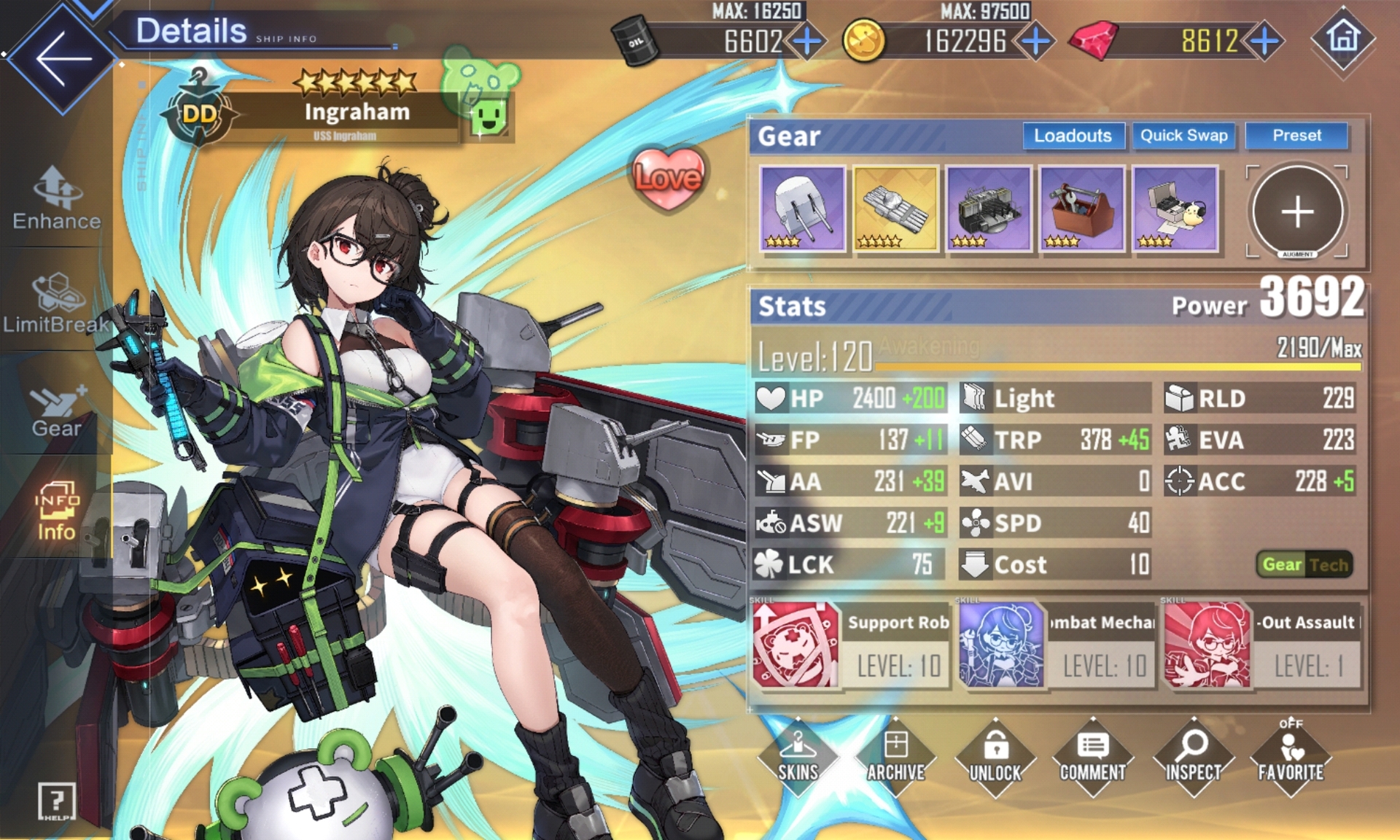Open the Enhance tab
This screenshot has height=840, width=1400.
pos(56,198)
